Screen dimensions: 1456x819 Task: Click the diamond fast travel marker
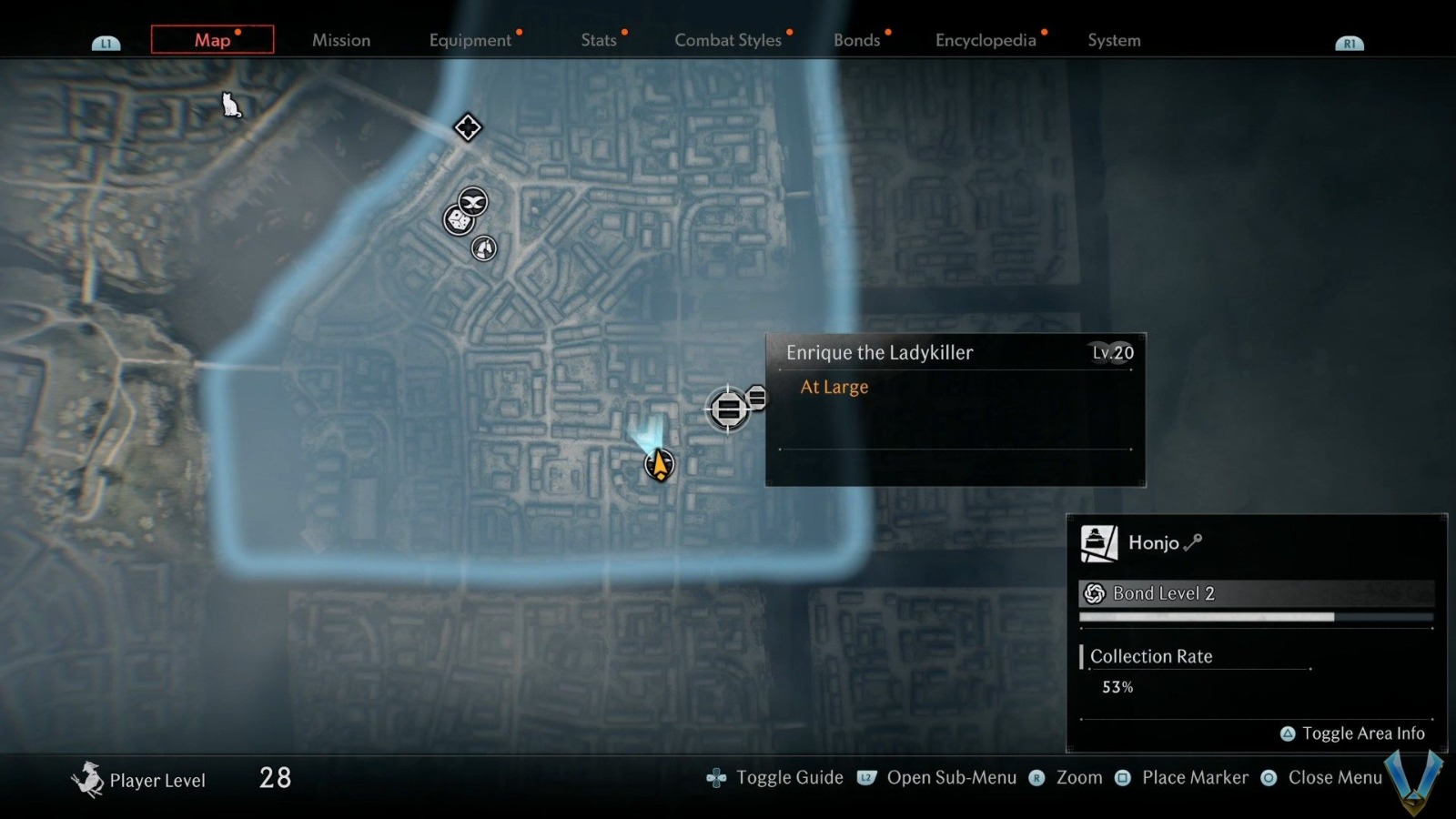pos(466,127)
